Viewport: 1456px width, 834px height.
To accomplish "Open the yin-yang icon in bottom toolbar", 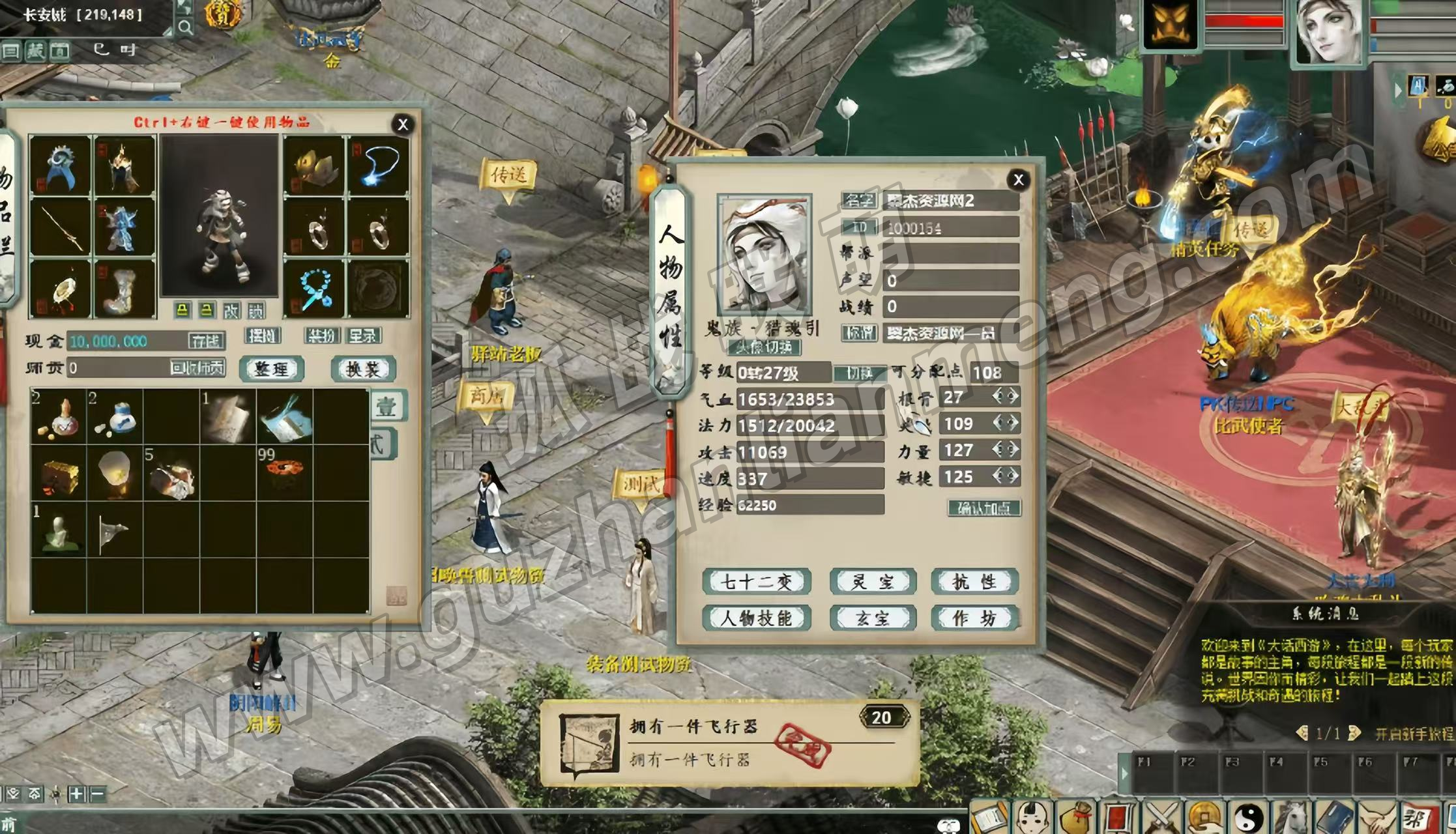I will 1249,818.
